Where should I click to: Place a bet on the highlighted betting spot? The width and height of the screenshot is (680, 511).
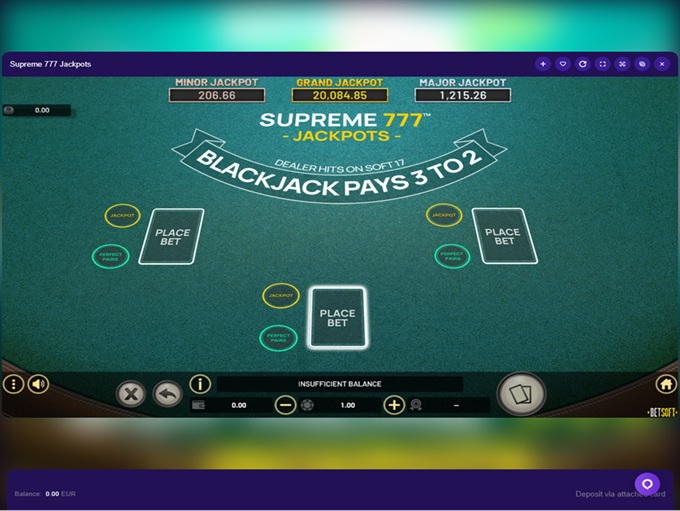pyautogui.click(x=337, y=317)
